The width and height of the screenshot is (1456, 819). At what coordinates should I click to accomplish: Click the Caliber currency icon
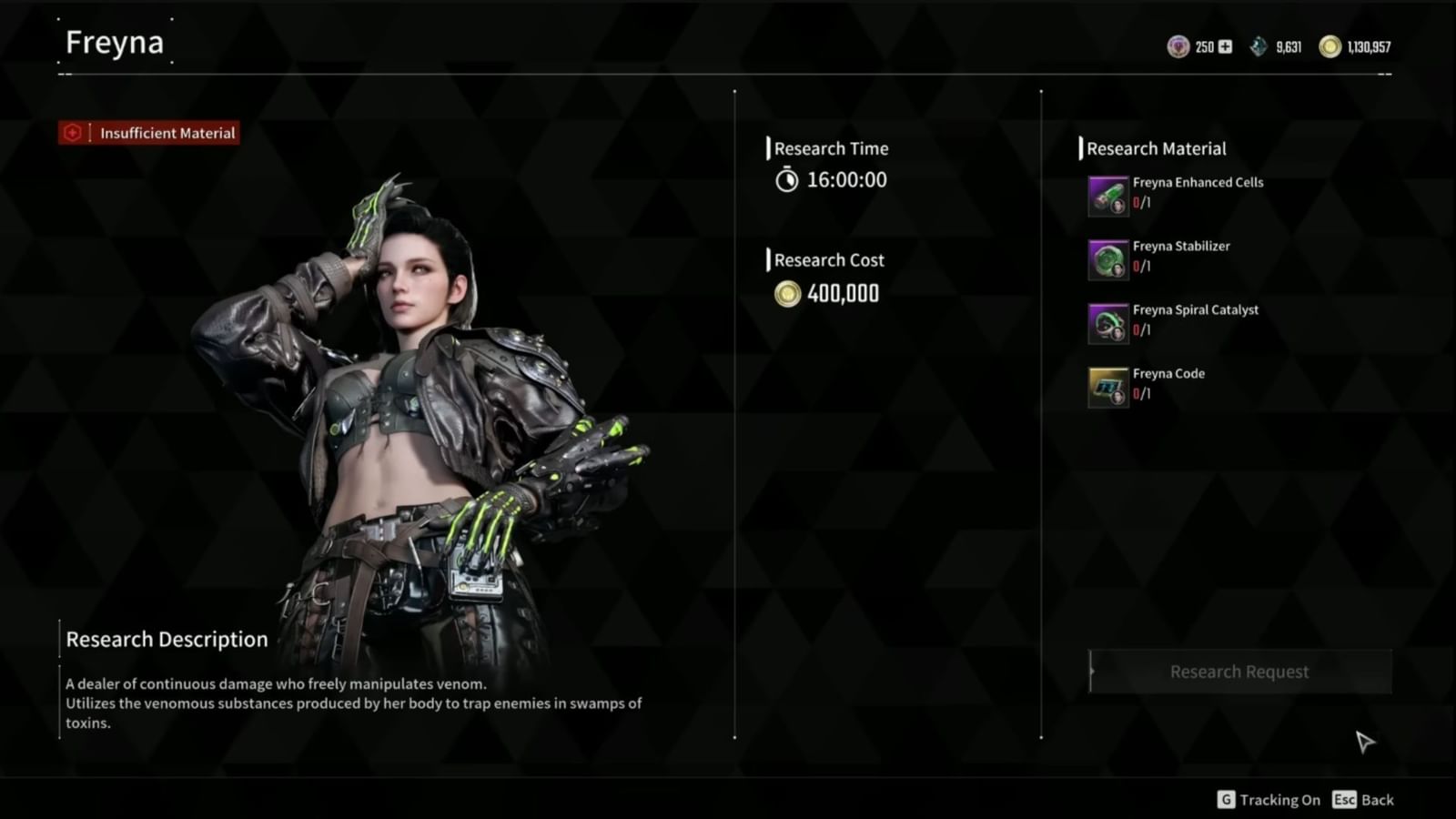pyautogui.click(x=1178, y=45)
